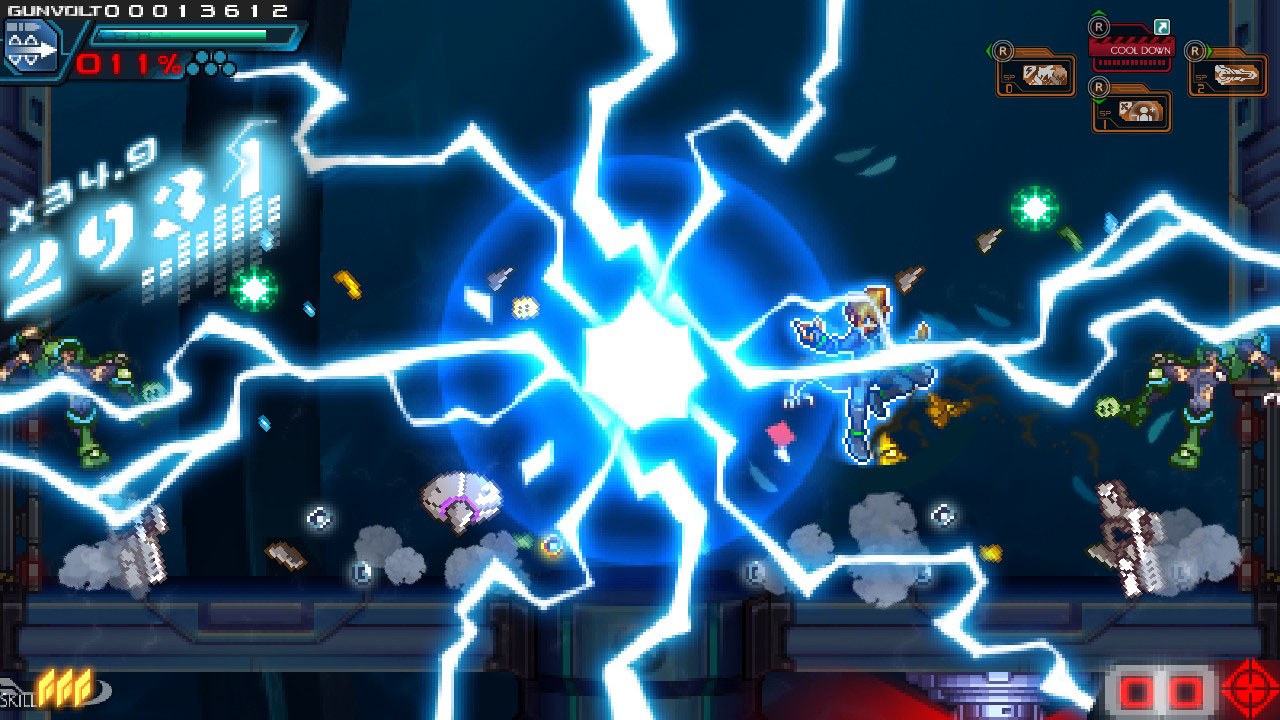Click the green checkmark under SP 1
The height and width of the screenshot is (720, 1280).
1099,101
